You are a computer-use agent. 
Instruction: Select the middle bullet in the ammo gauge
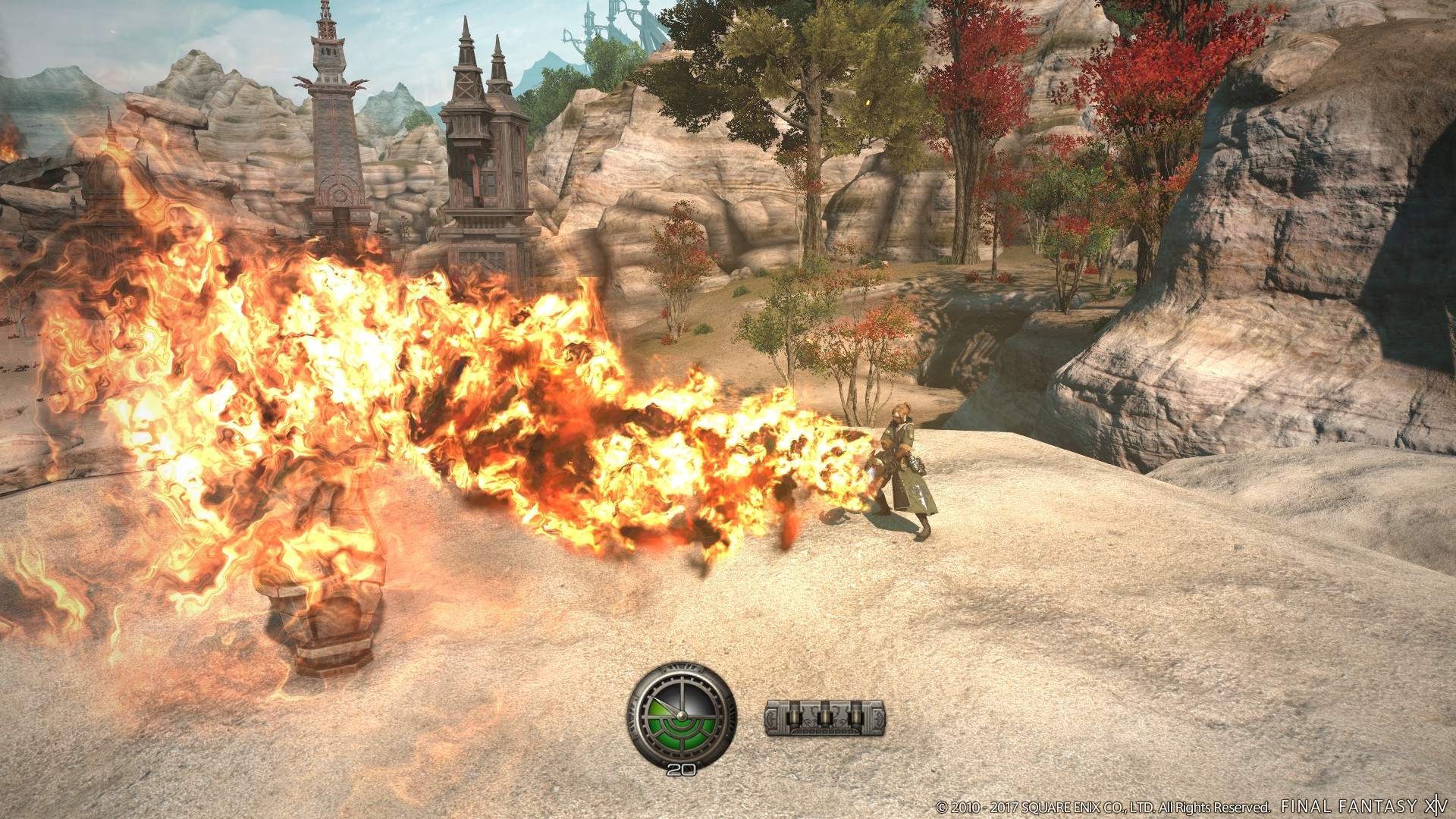click(x=824, y=717)
